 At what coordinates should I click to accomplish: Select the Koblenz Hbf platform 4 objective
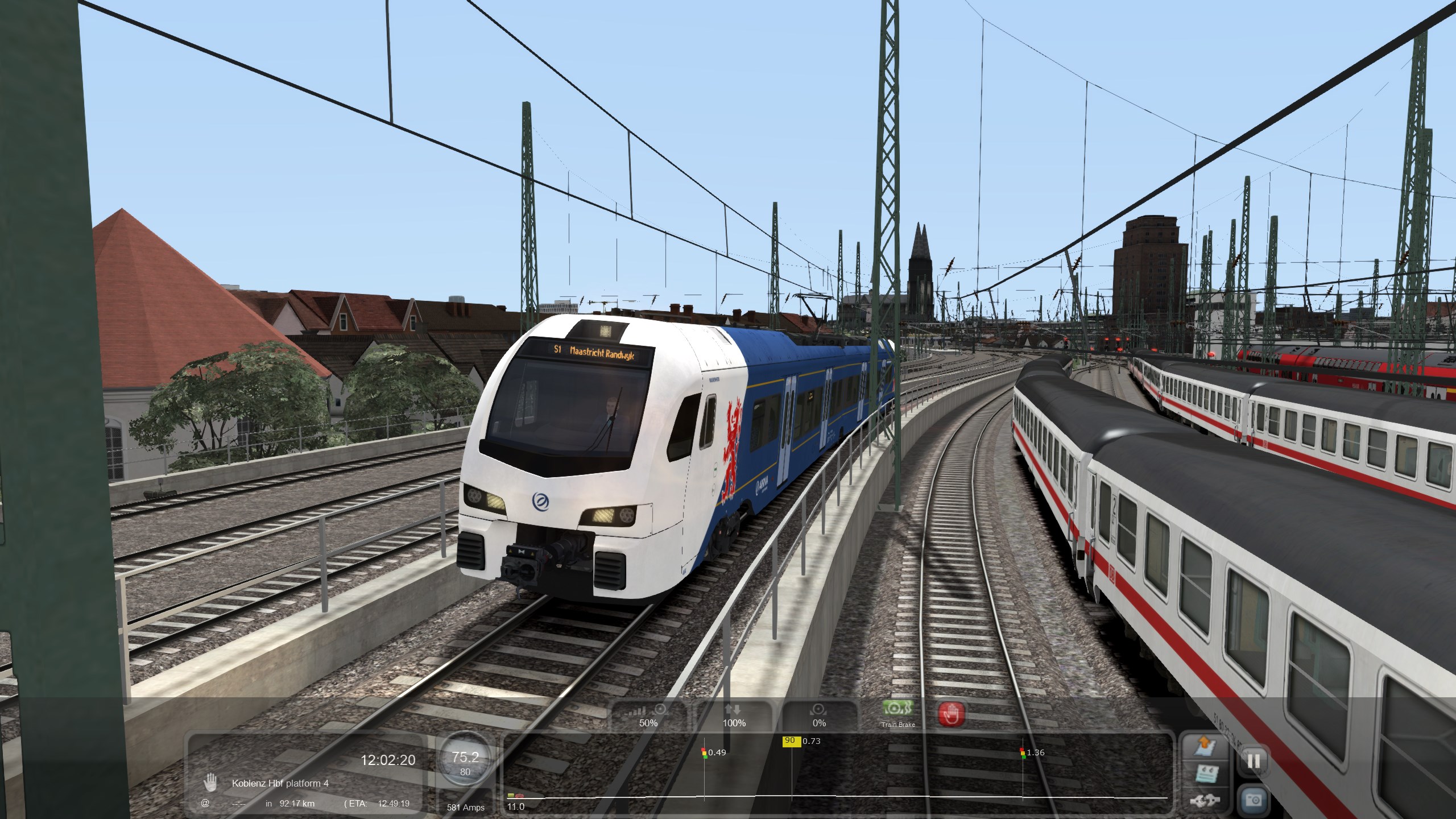[x=280, y=783]
